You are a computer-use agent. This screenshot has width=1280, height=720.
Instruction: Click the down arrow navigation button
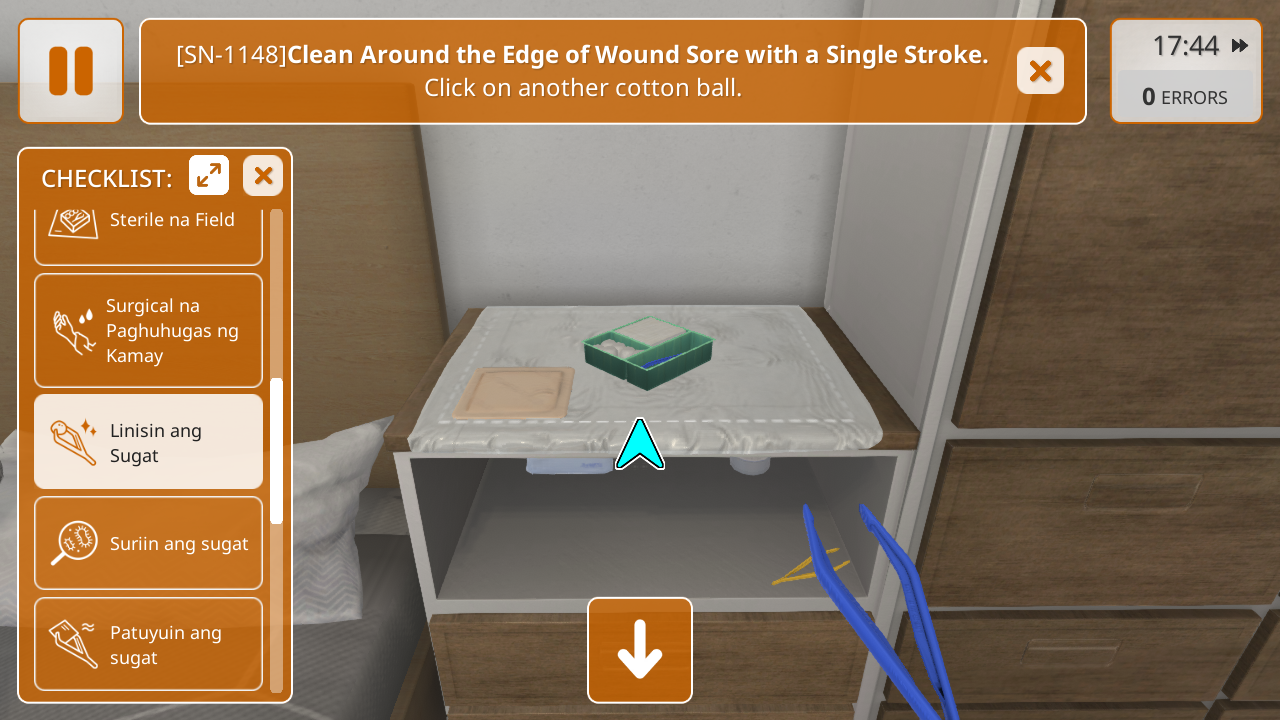[640, 650]
